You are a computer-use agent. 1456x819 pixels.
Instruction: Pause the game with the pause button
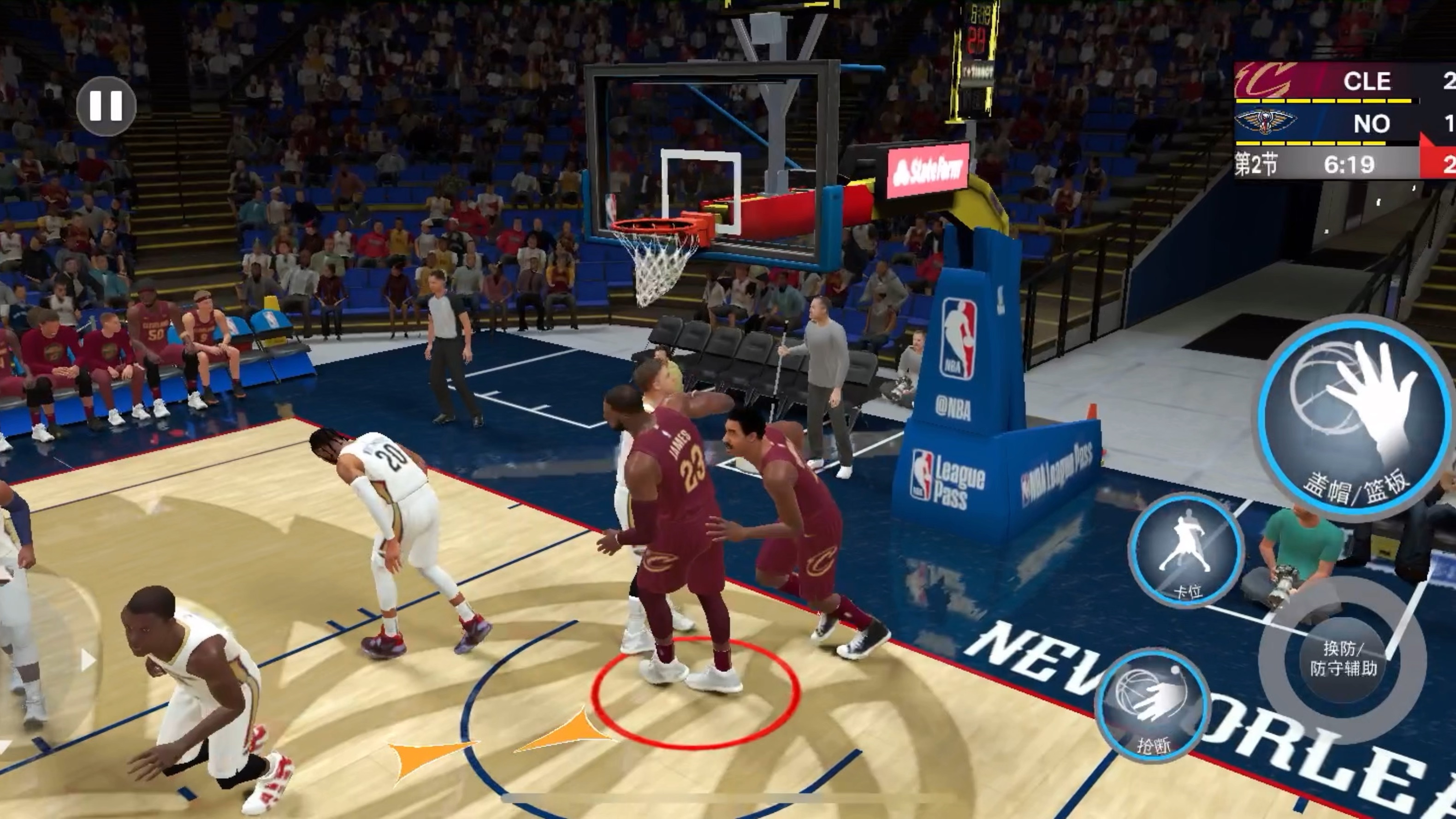click(106, 106)
